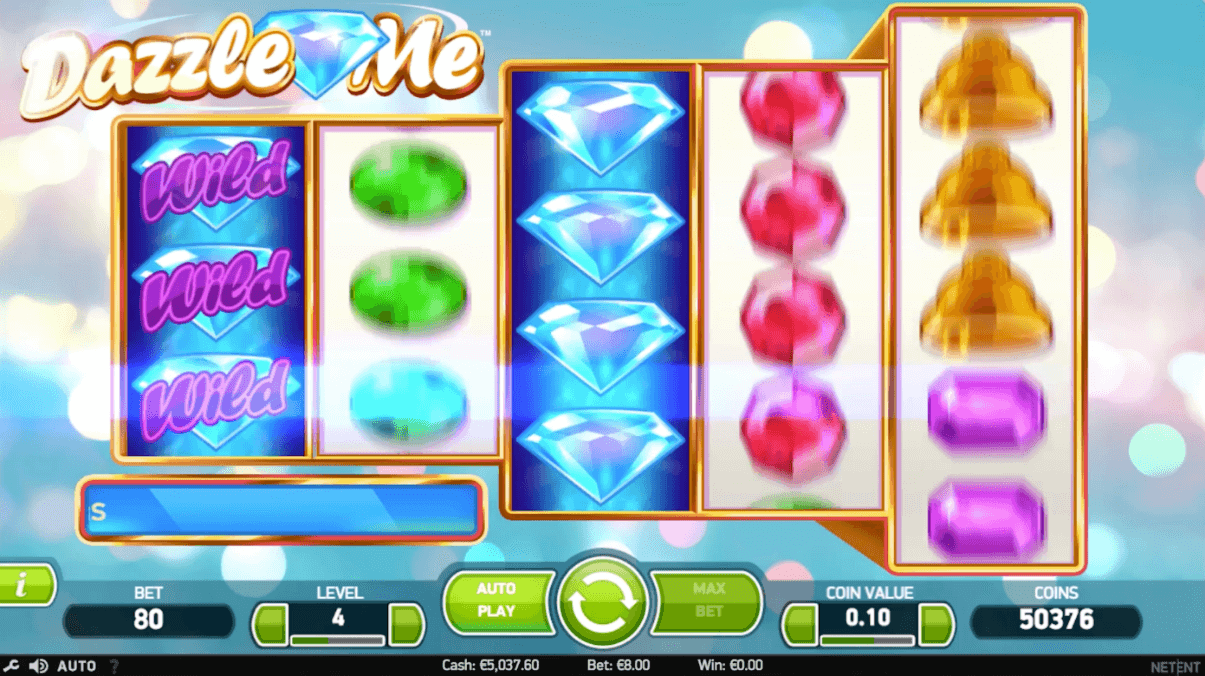This screenshot has width=1205, height=676.
Task: Select the Max Bet button
Action: tap(708, 600)
